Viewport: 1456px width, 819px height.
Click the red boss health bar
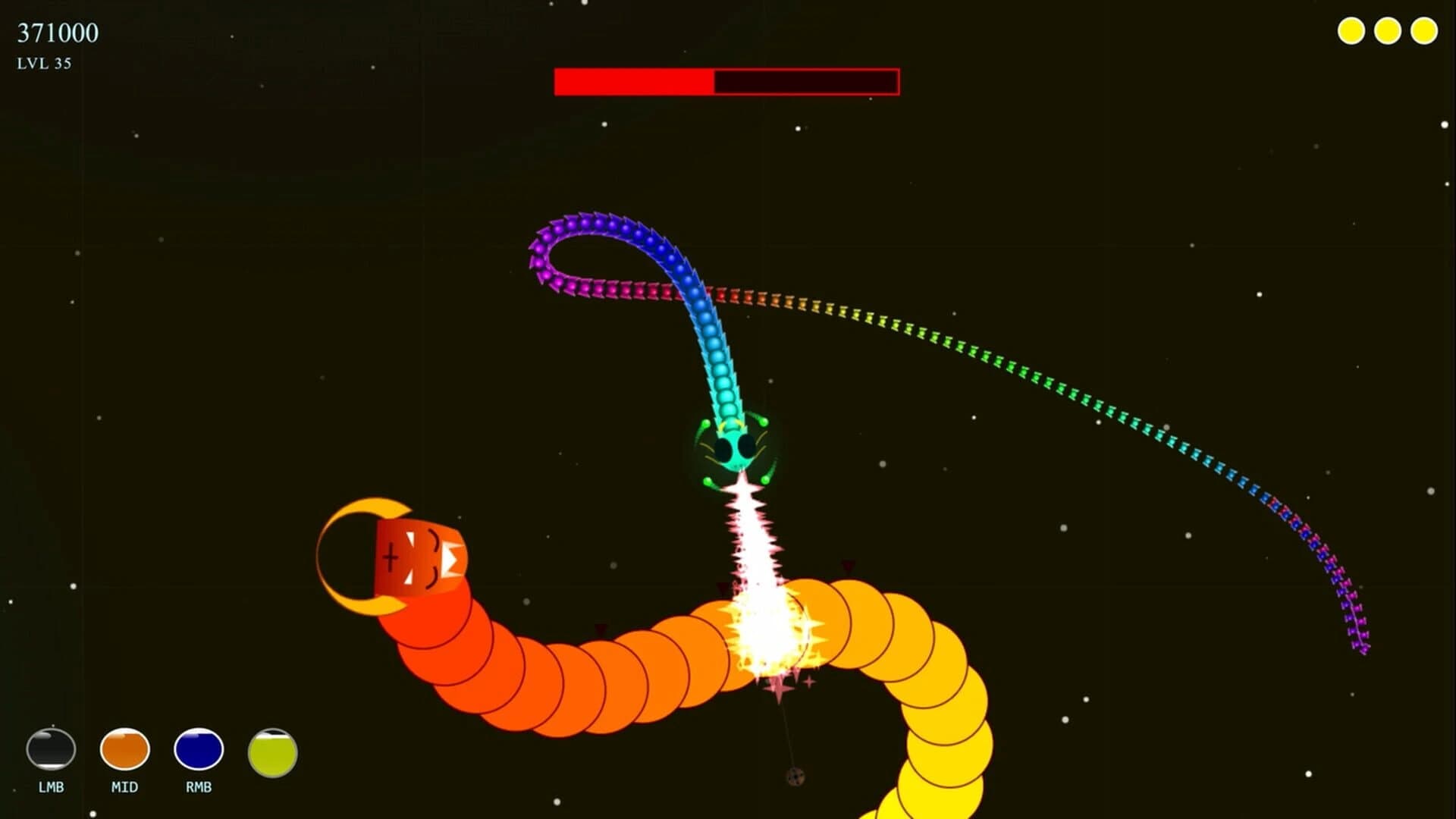tap(726, 83)
